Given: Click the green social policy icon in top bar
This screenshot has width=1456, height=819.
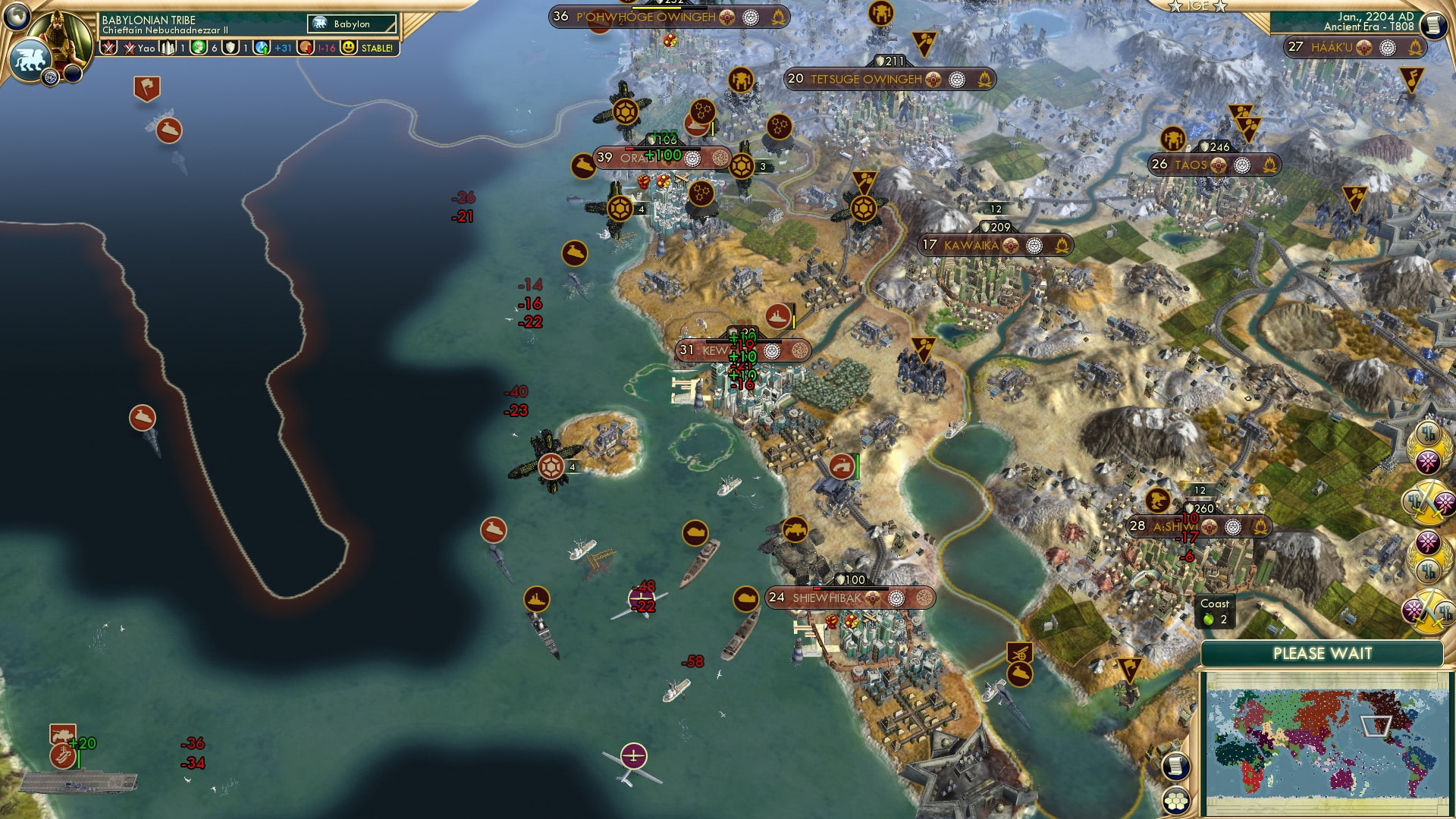Looking at the screenshot, I should click(x=199, y=47).
